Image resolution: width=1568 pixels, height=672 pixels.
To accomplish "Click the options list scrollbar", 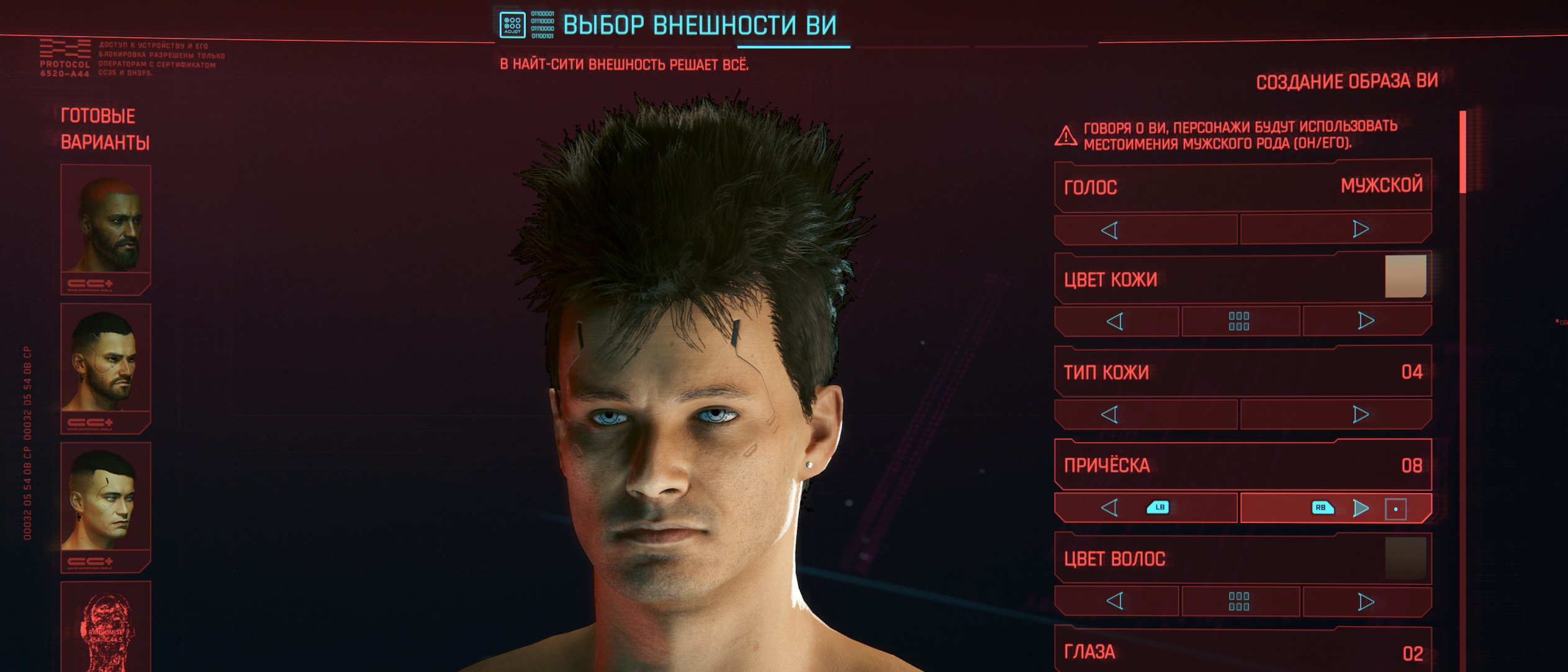I will [1462, 152].
